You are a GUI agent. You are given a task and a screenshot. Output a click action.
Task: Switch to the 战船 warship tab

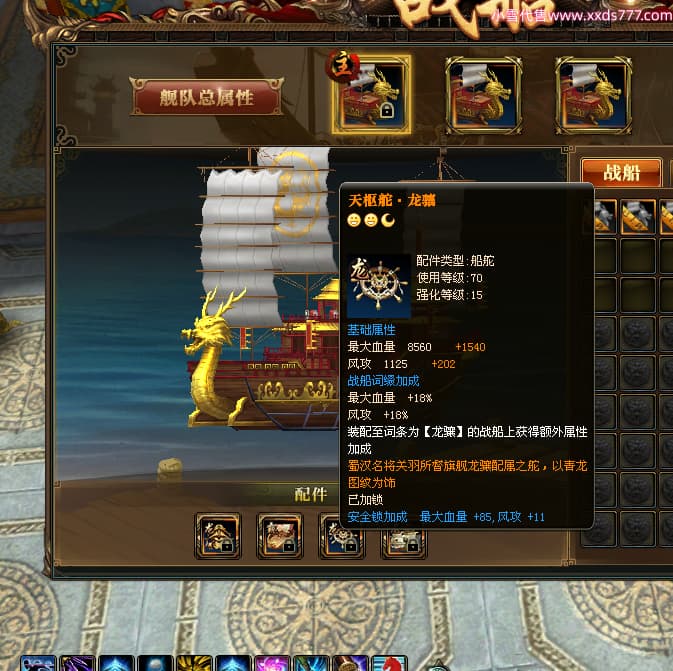point(621,172)
